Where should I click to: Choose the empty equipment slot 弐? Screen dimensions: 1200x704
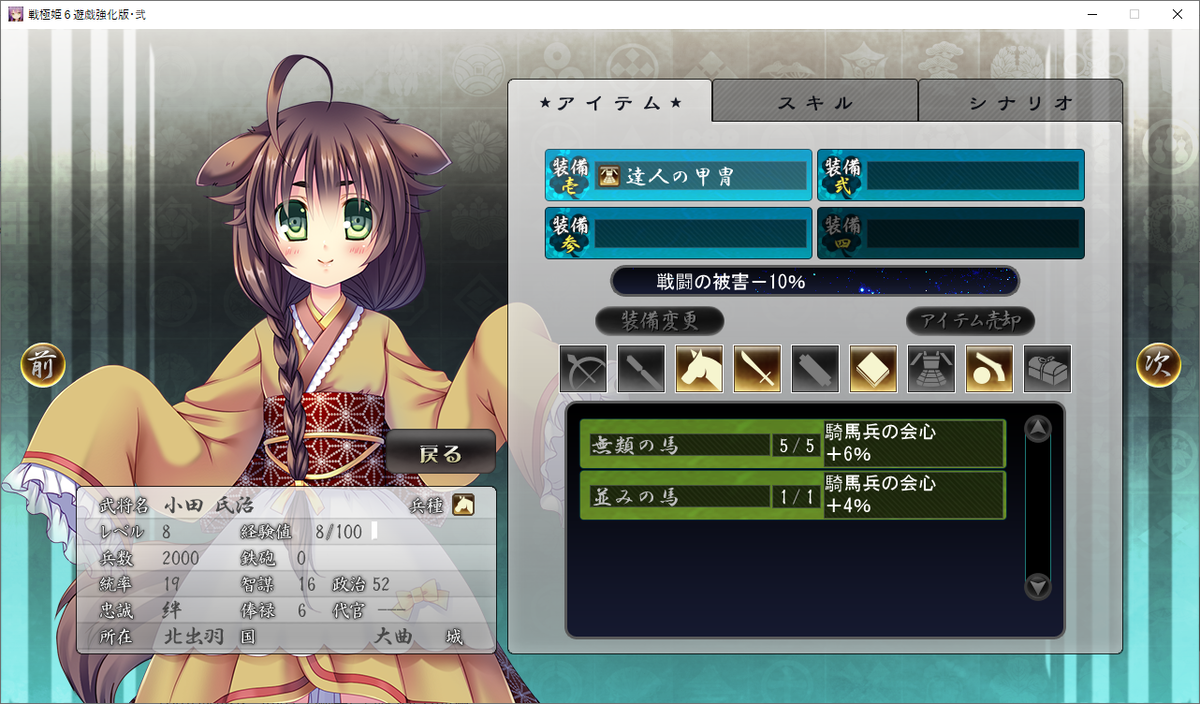coord(951,176)
